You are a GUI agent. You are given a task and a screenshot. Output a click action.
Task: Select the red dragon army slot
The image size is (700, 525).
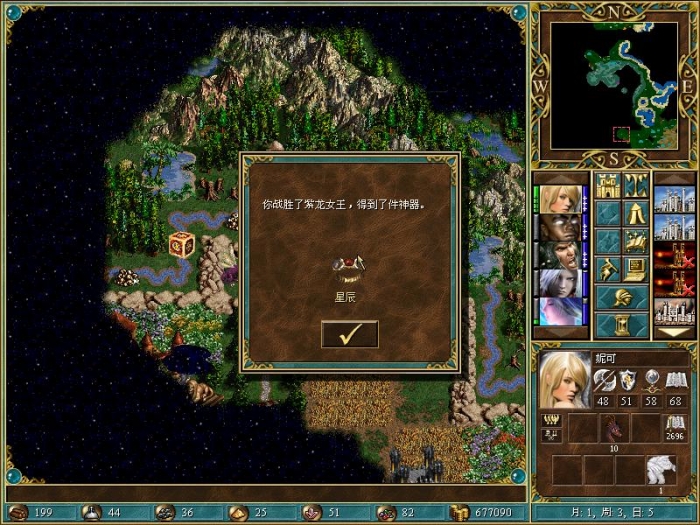(x=612, y=430)
